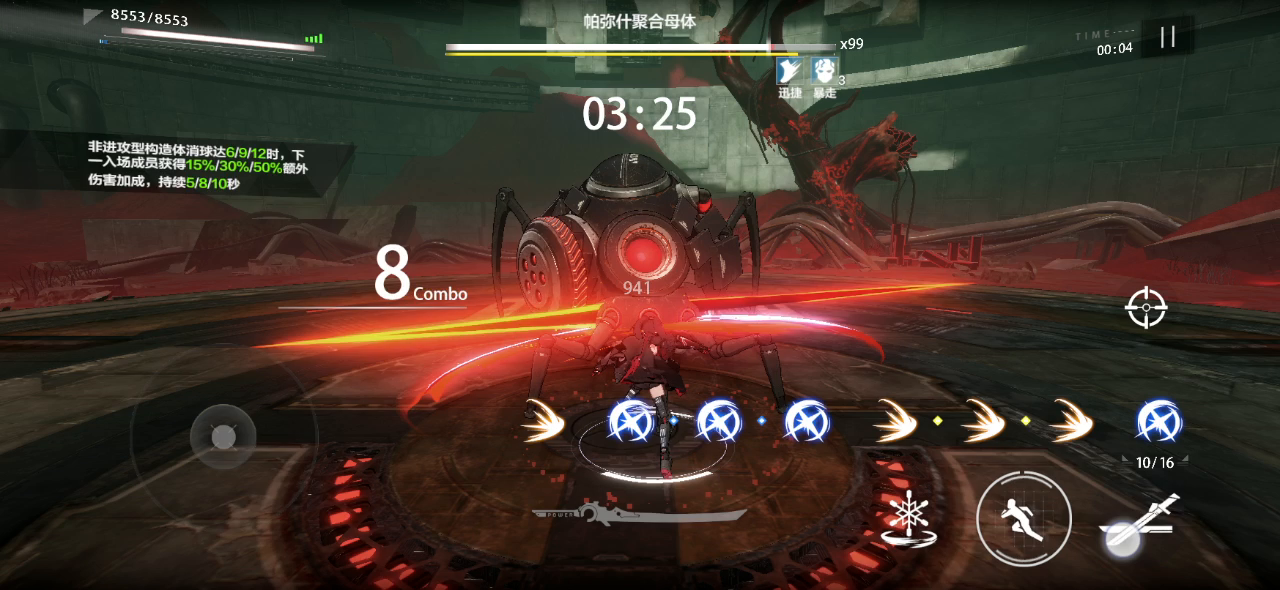Ping the blue orb above the 10/16 counter
This screenshot has width=1280, height=590.
click(x=1159, y=421)
